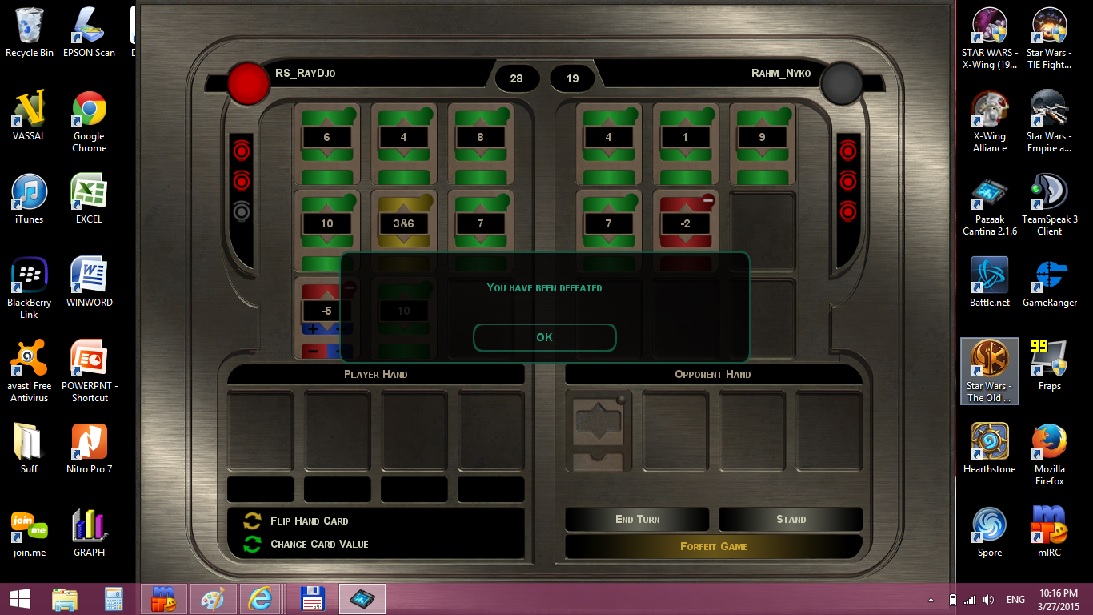Screen dimensions: 1093x615
Task: Open the Windows Start menu
Action: tap(19, 599)
